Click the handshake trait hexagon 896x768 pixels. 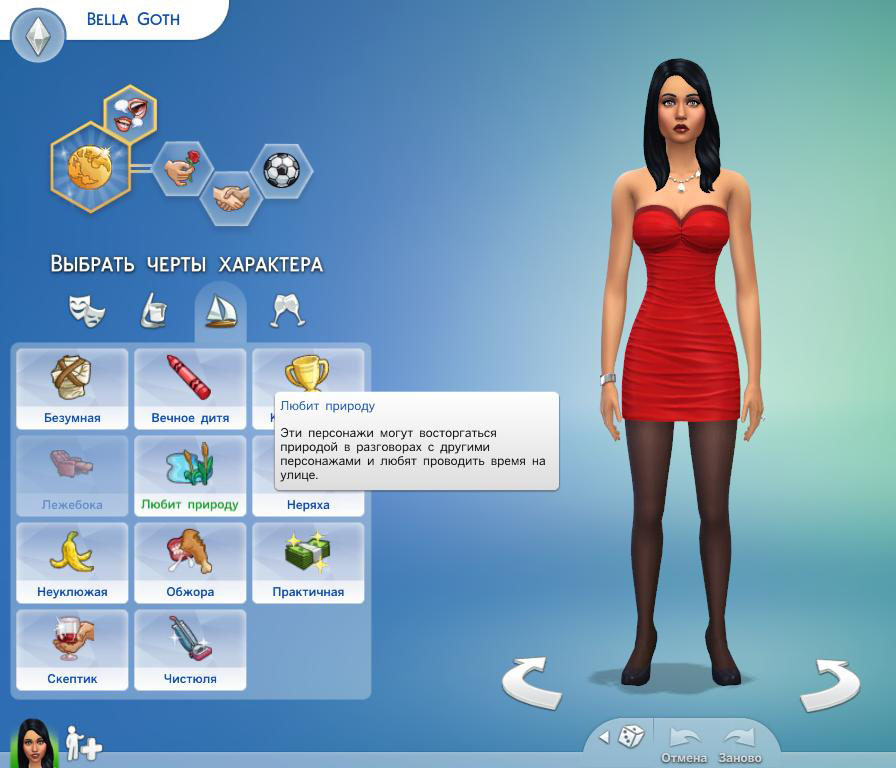click(x=232, y=197)
